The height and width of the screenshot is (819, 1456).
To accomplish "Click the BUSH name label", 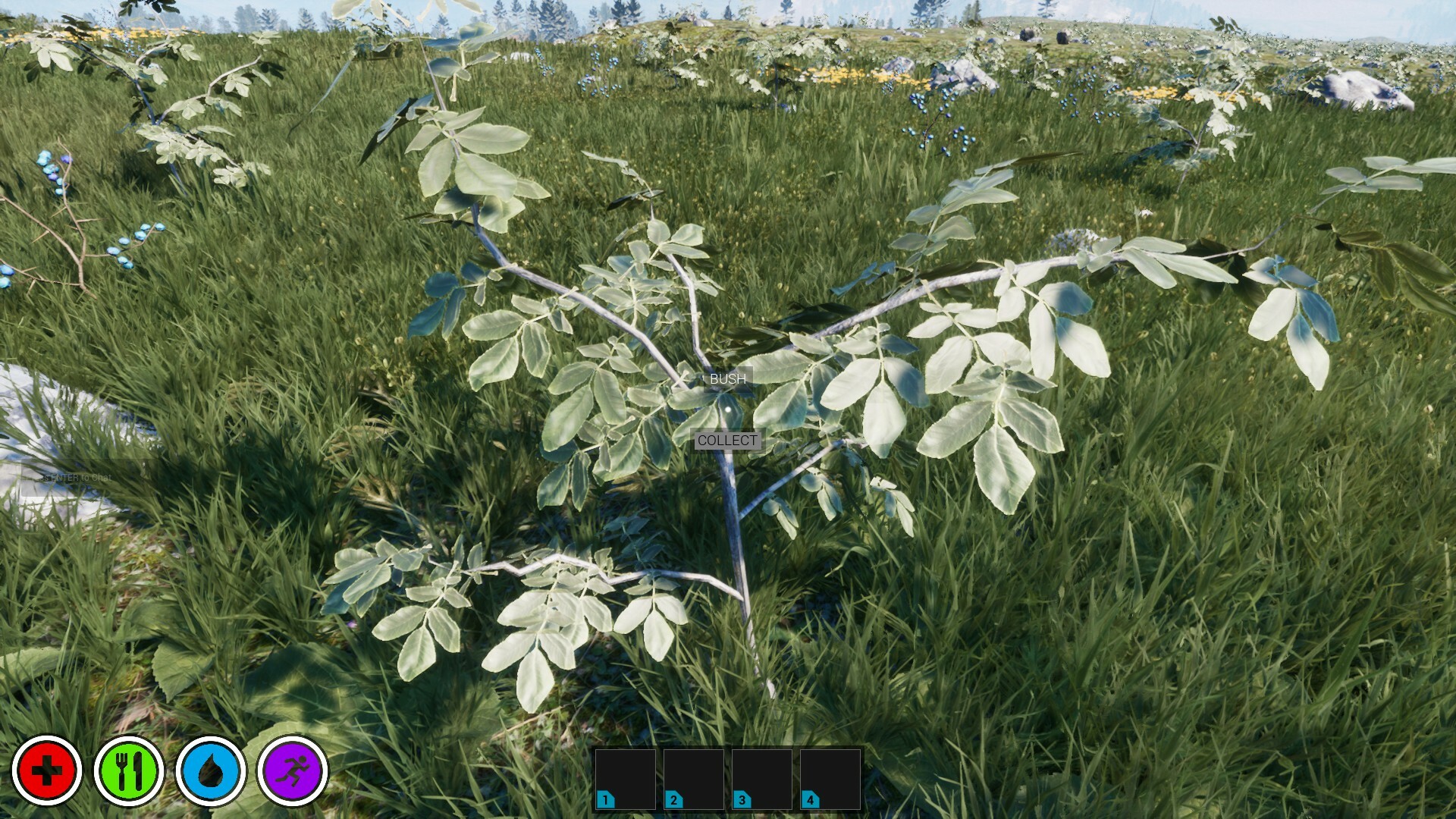I will coord(726,378).
